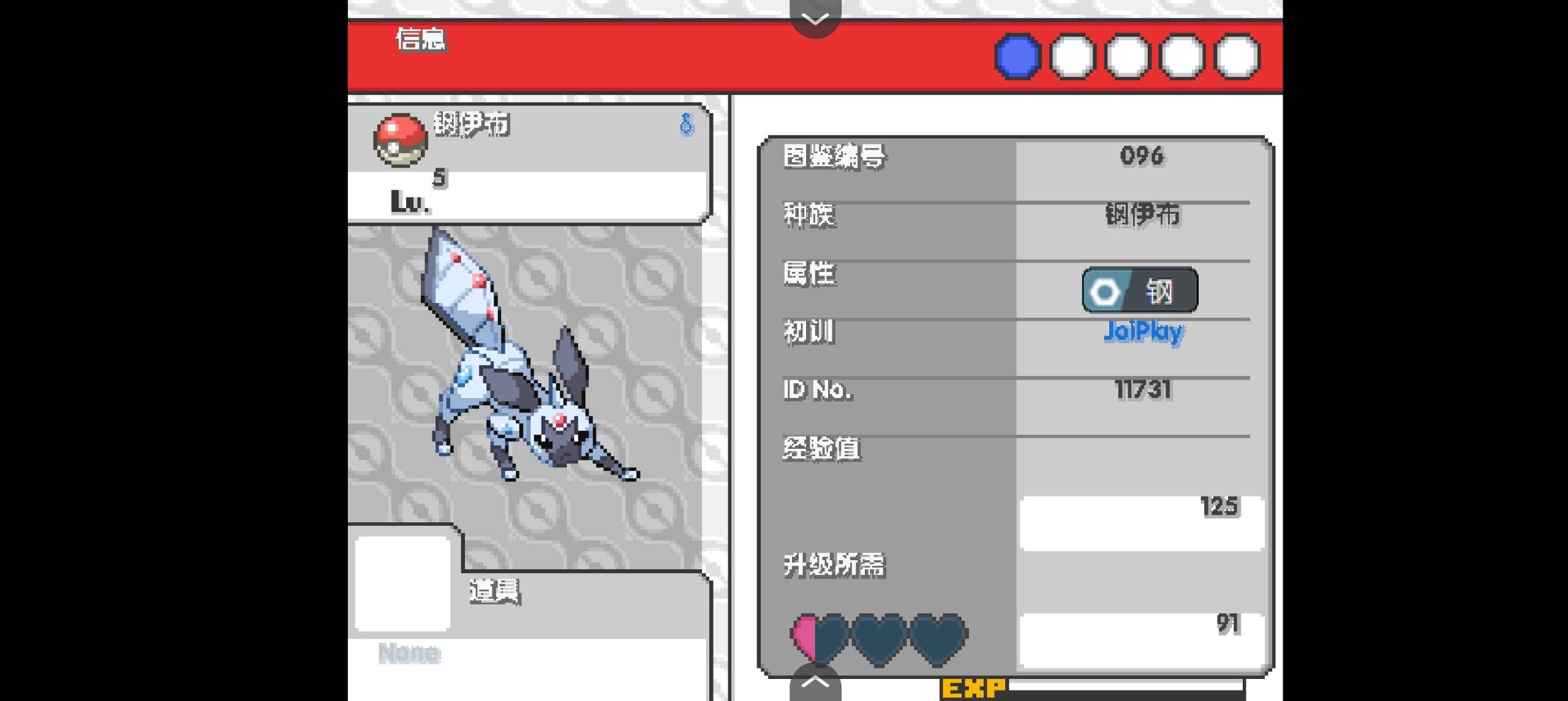Click the None held item text
This screenshot has height=701, width=1568.
[409, 654]
